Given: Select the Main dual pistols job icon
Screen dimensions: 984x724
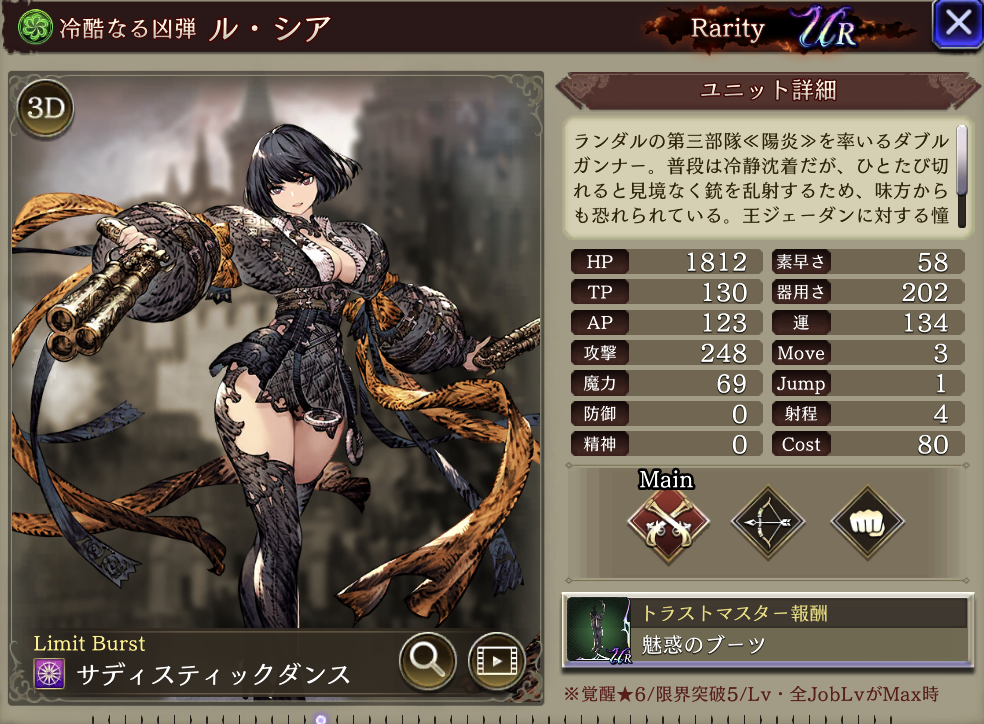Looking at the screenshot, I should pyautogui.click(x=668, y=522).
